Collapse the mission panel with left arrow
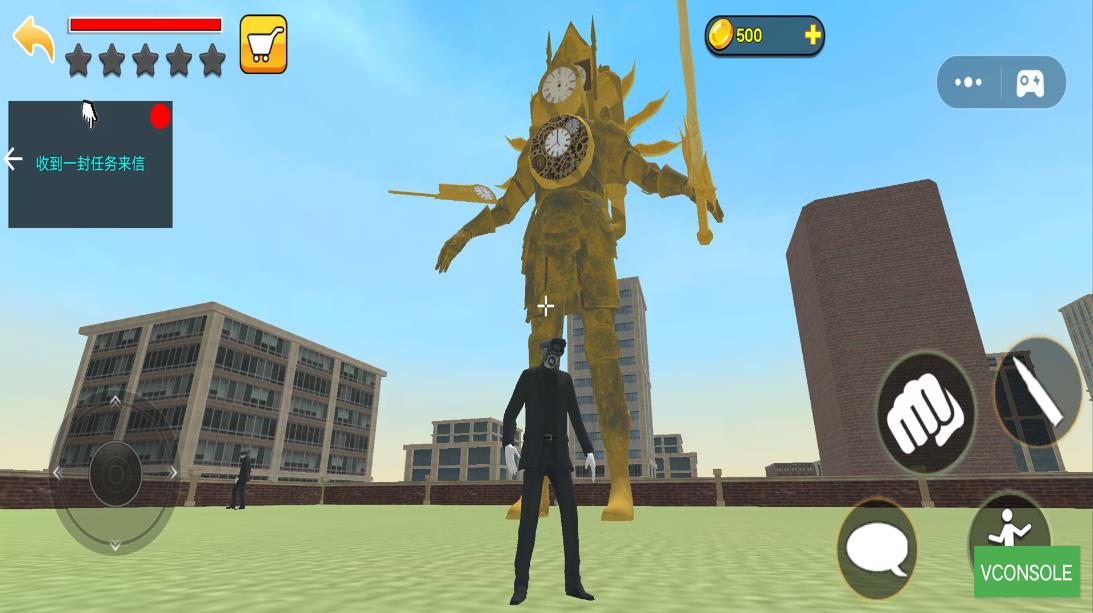The width and height of the screenshot is (1093, 613). 13,159
